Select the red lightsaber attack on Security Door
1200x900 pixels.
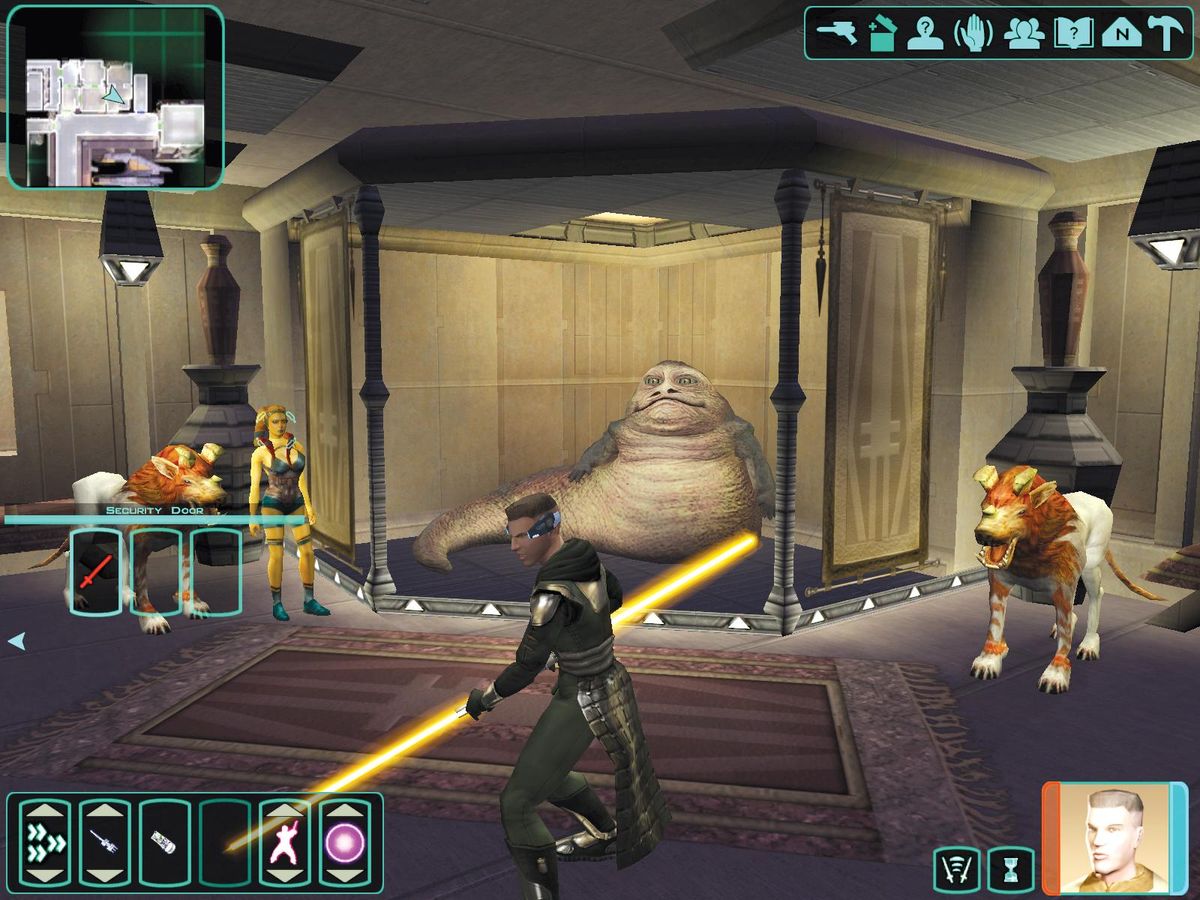click(x=96, y=571)
